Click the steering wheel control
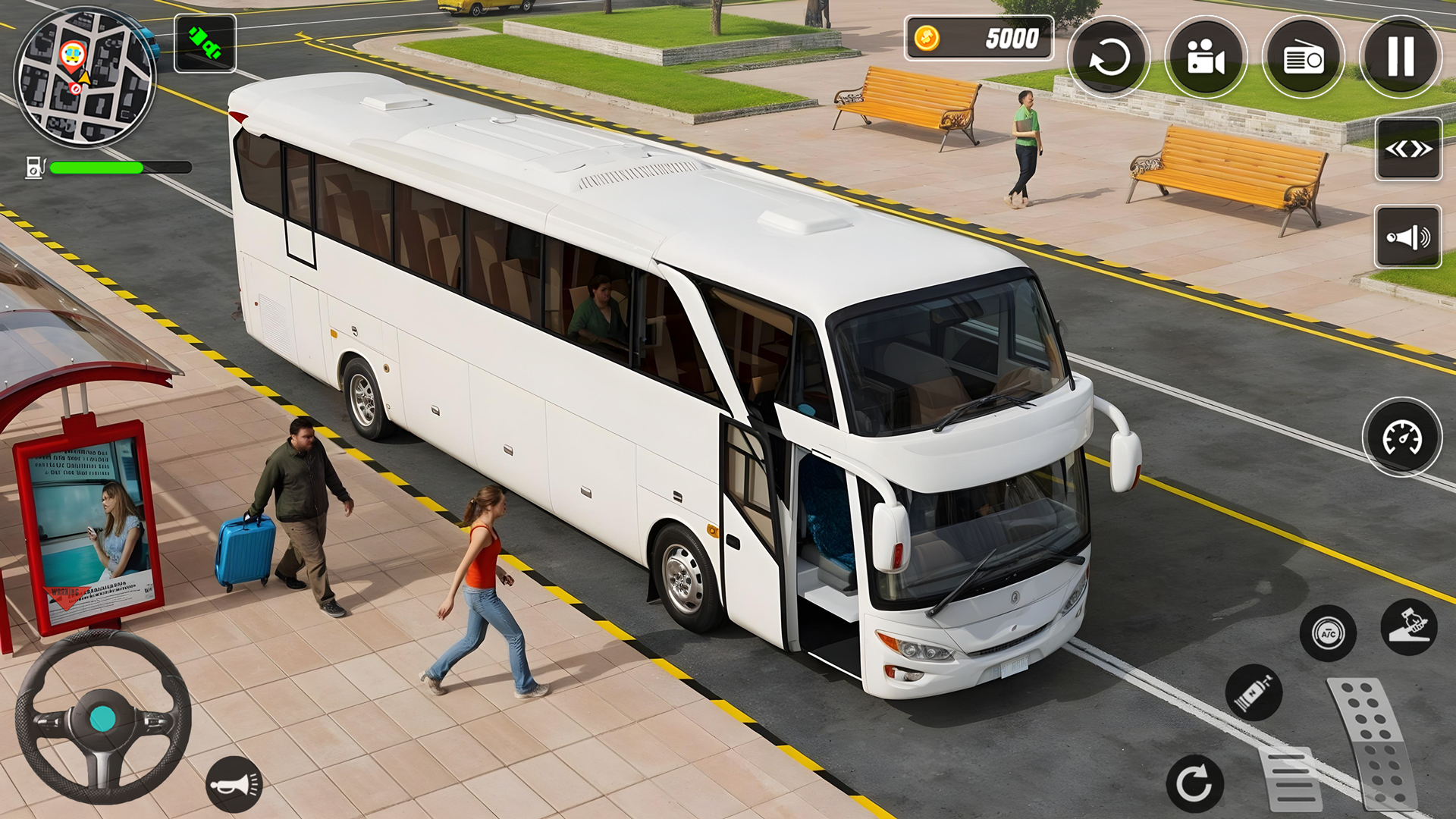Viewport: 1456px width, 819px height. point(103,717)
